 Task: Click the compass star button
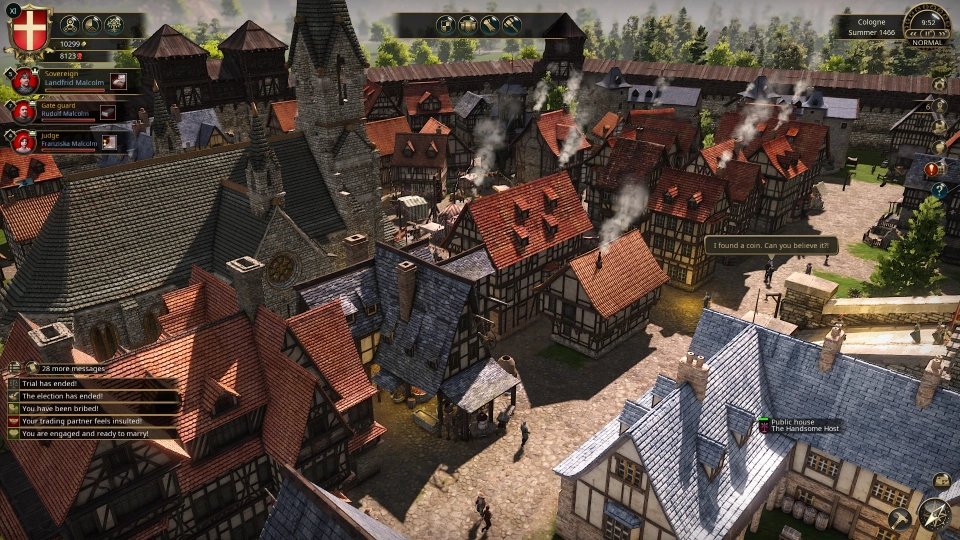[934, 514]
